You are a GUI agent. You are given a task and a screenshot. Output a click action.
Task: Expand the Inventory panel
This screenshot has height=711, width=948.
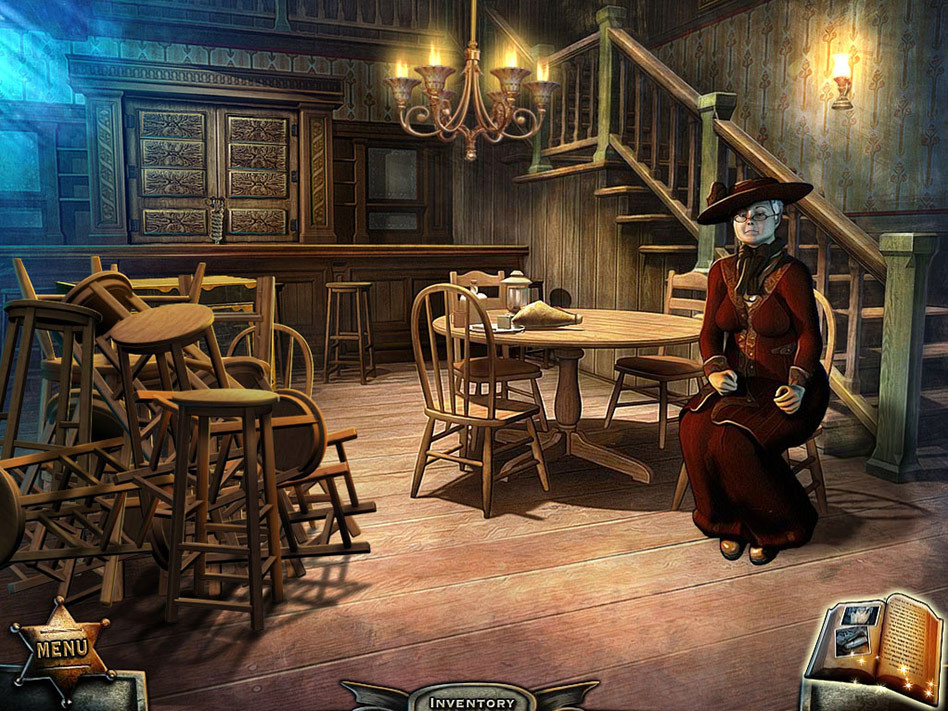pos(472,701)
